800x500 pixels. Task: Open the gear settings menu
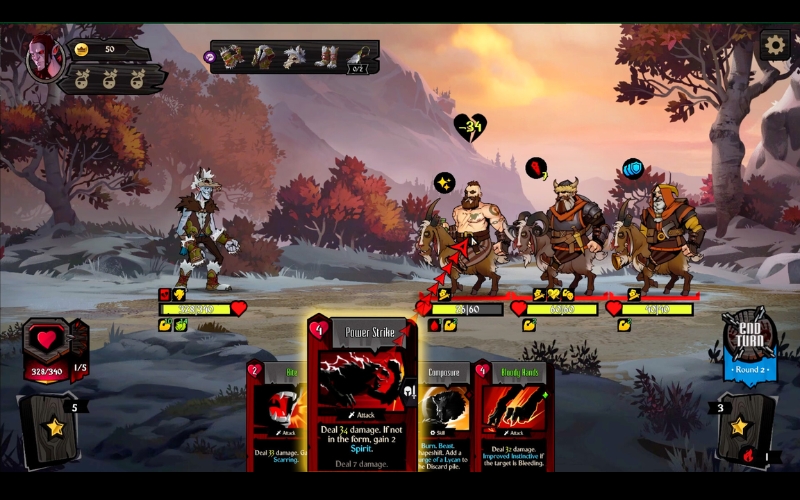pos(774,45)
